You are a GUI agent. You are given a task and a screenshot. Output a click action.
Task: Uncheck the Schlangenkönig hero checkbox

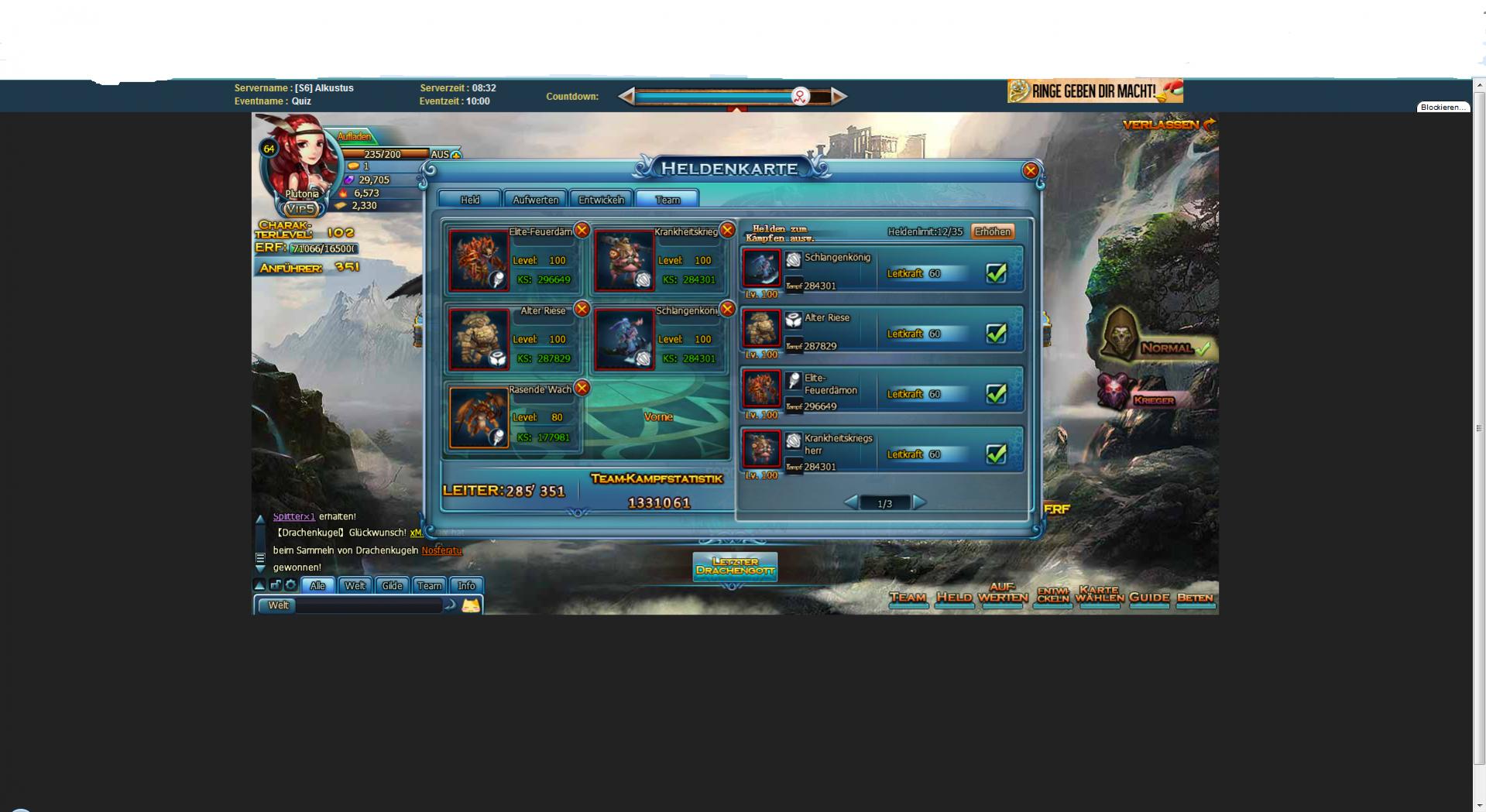(996, 273)
